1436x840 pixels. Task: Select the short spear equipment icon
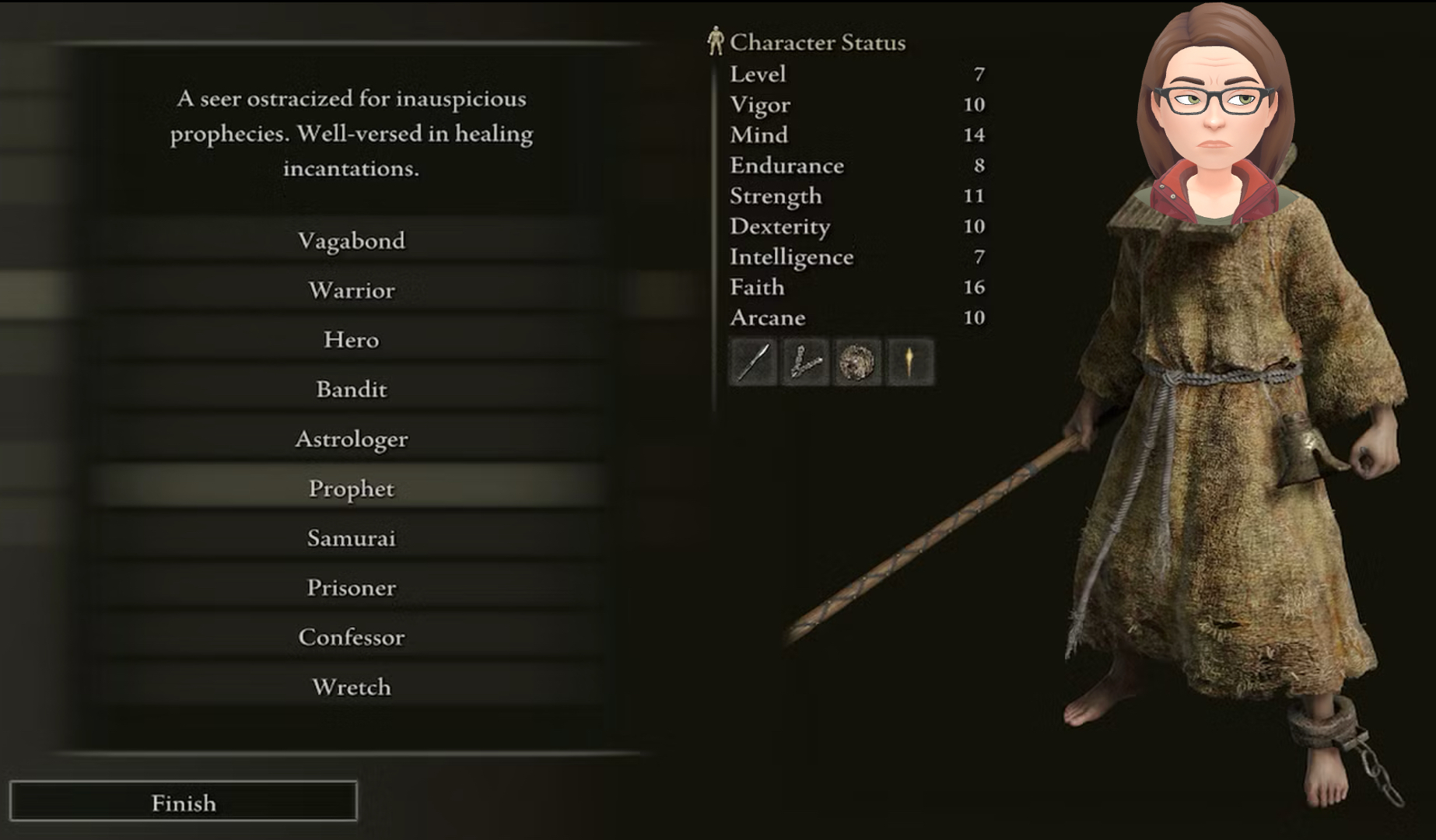pyautogui.click(x=753, y=362)
